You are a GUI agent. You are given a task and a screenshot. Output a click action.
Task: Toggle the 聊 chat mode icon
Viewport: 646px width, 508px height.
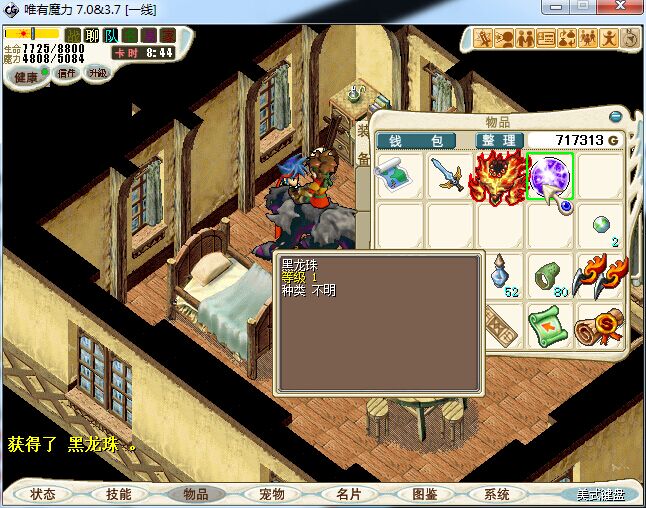click(92, 36)
